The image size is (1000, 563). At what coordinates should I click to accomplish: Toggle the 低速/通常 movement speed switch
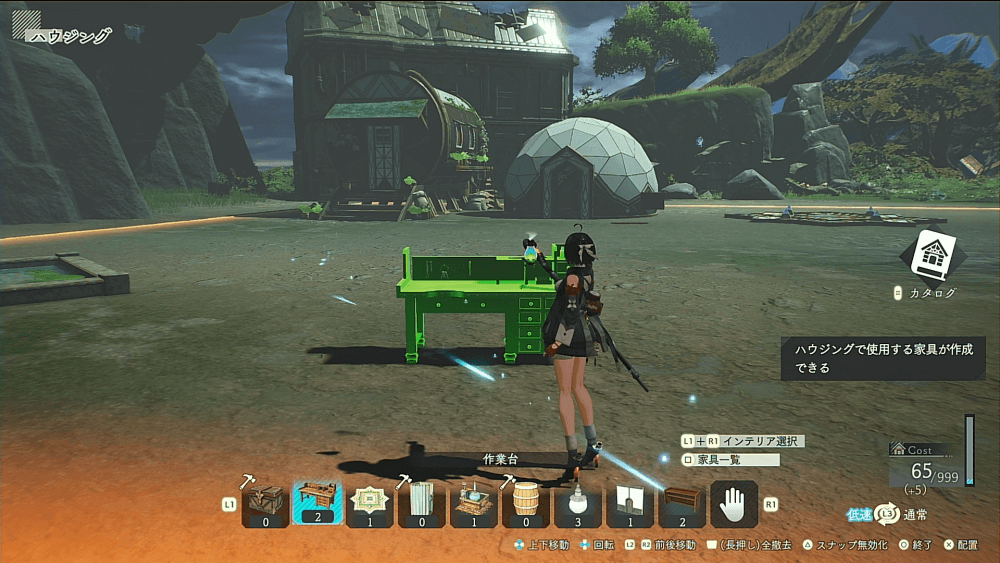tap(886, 514)
